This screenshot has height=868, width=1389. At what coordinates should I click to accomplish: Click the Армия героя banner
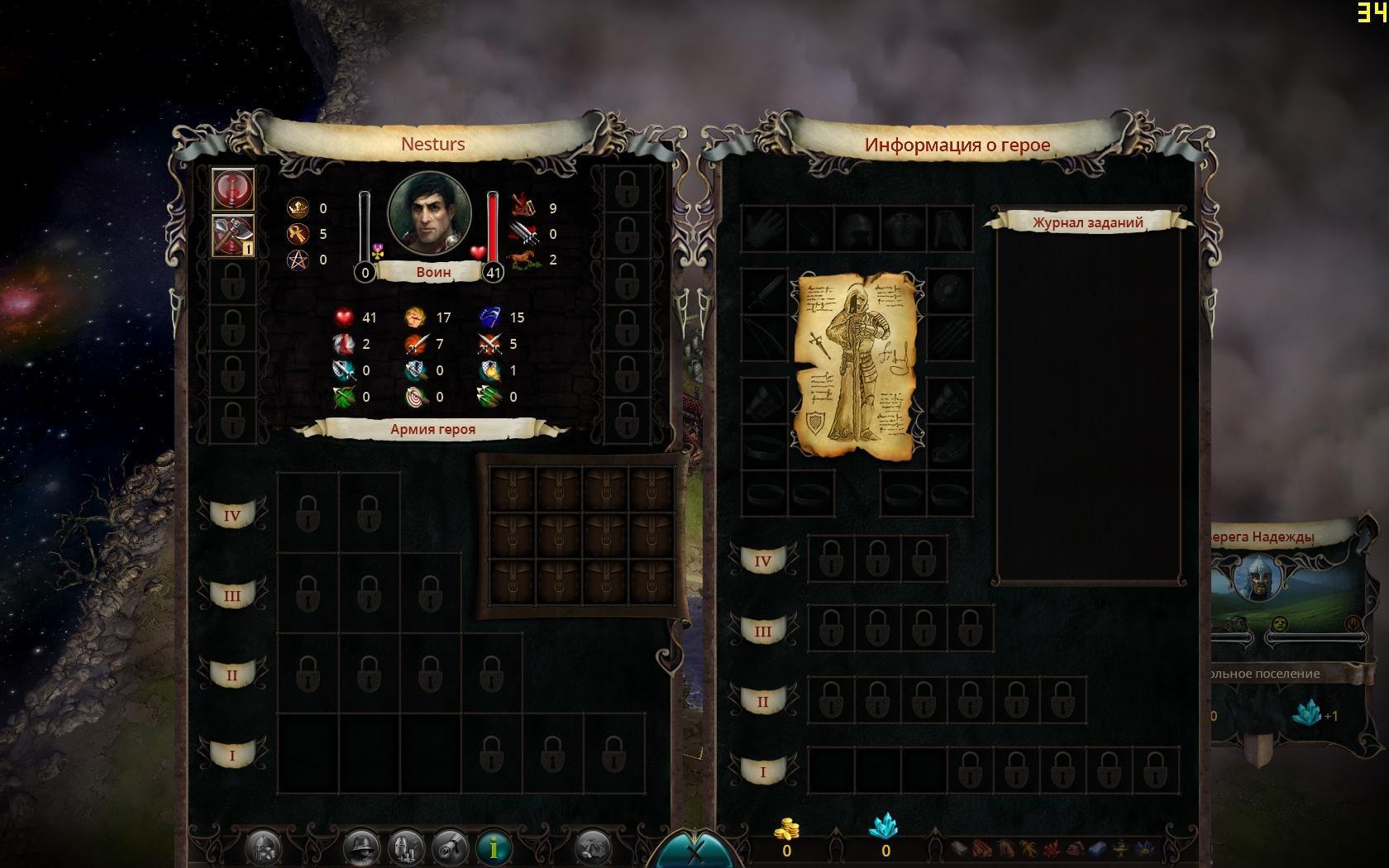pyautogui.click(x=432, y=429)
